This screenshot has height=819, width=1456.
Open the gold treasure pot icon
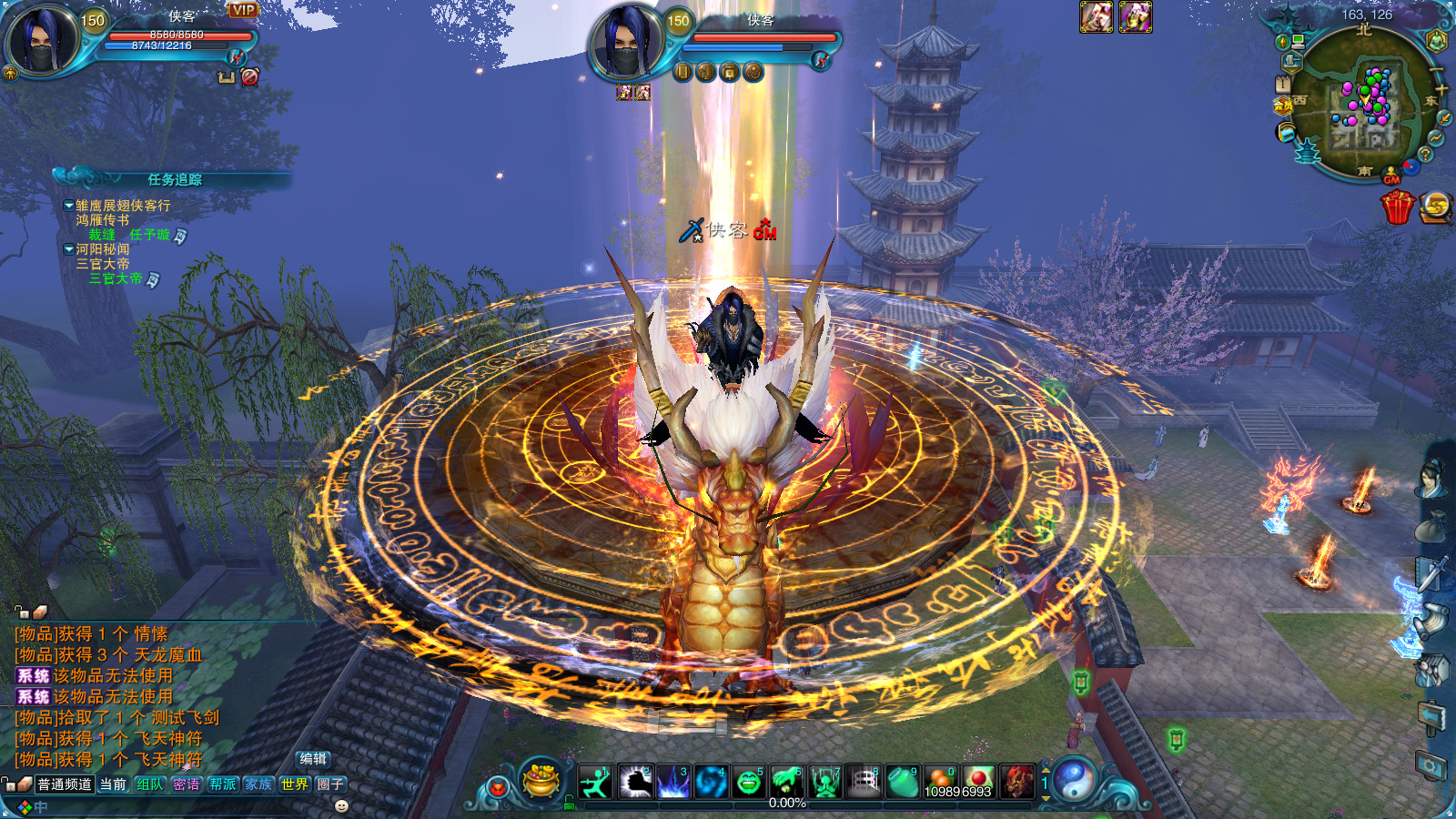pos(542,780)
